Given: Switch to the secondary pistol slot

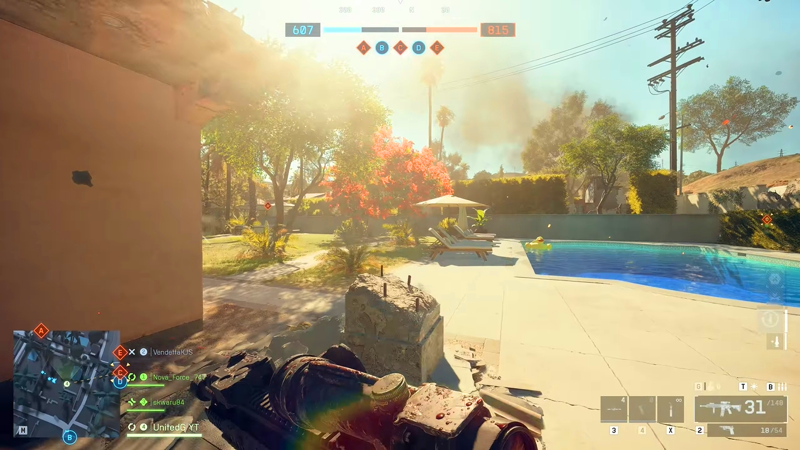Looking at the screenshot, I should [x=740, y=430].
